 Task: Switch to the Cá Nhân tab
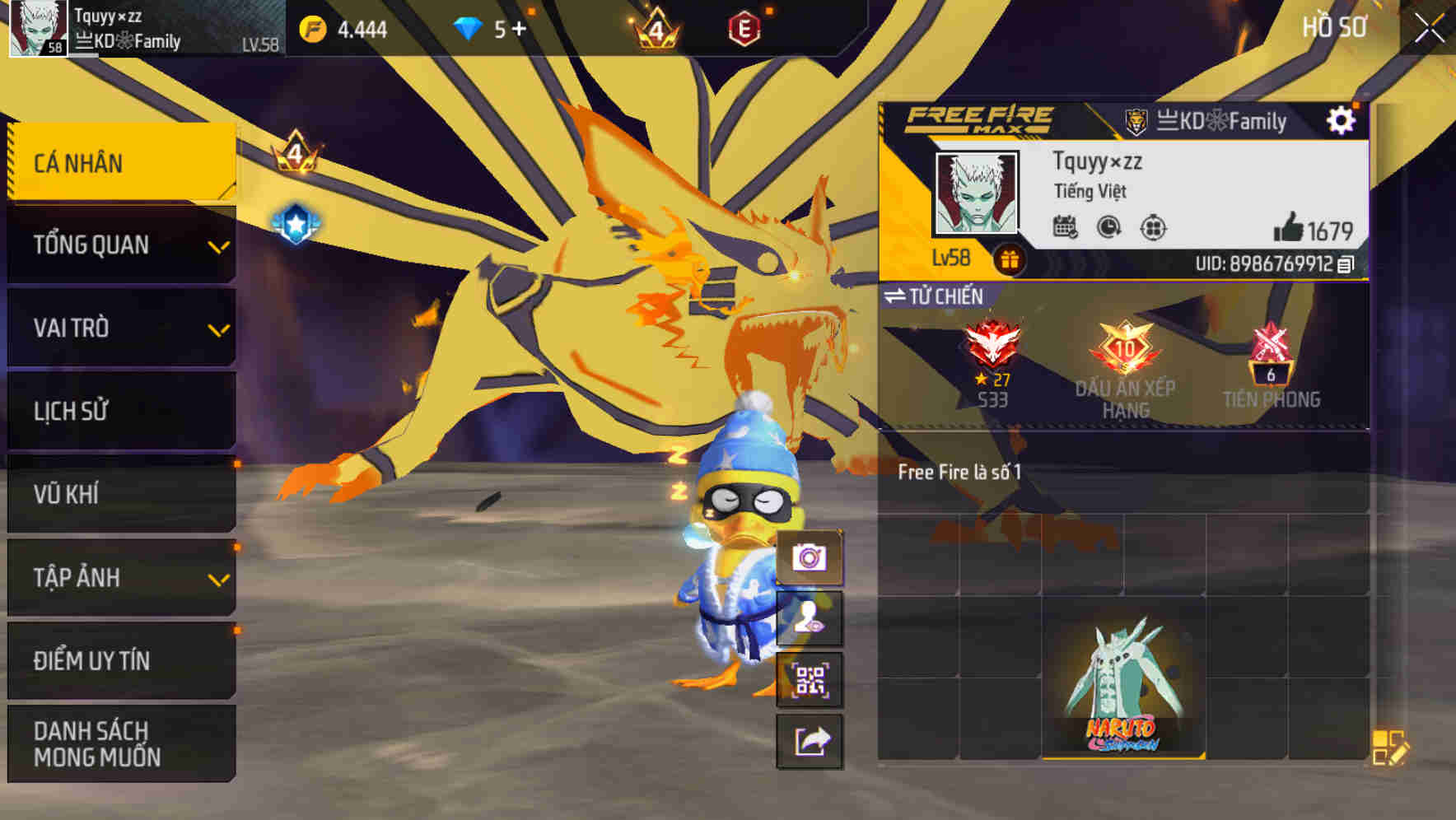(119, 162)
